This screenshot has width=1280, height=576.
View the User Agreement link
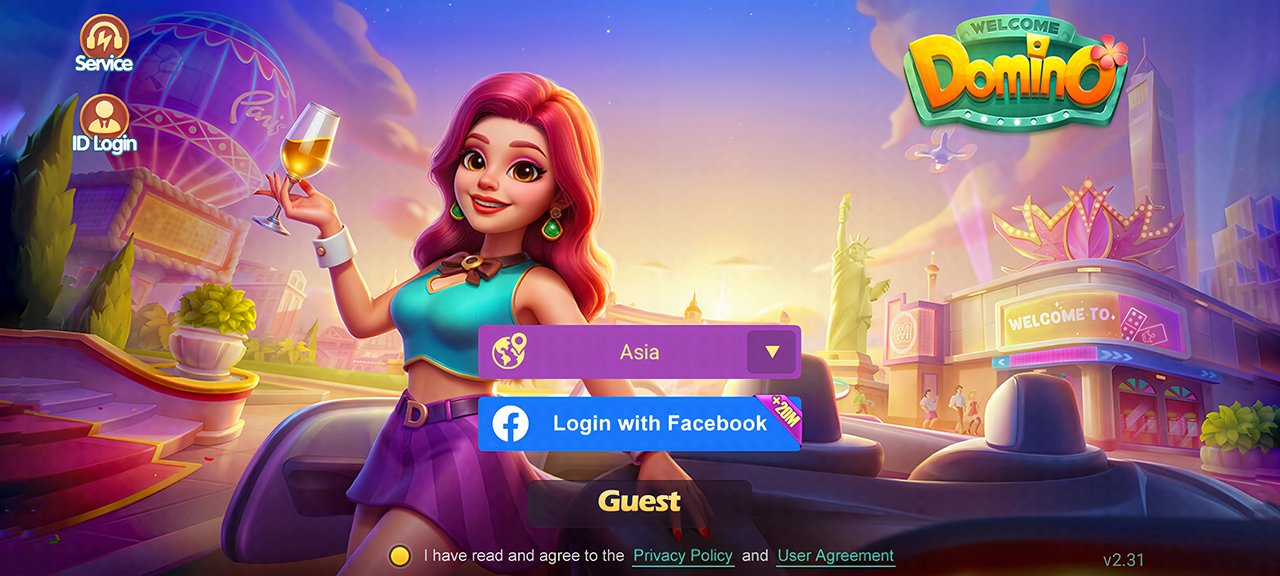click(x=835, y=556)
